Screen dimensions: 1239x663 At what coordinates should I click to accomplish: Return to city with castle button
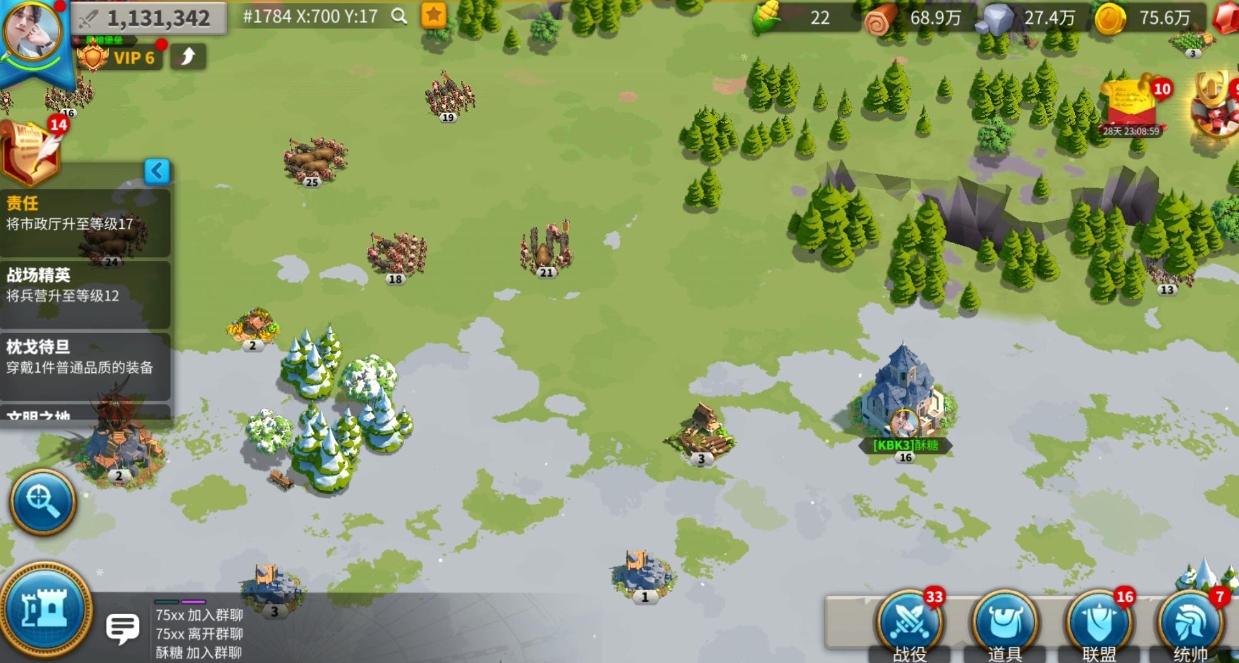pos(44,612)
